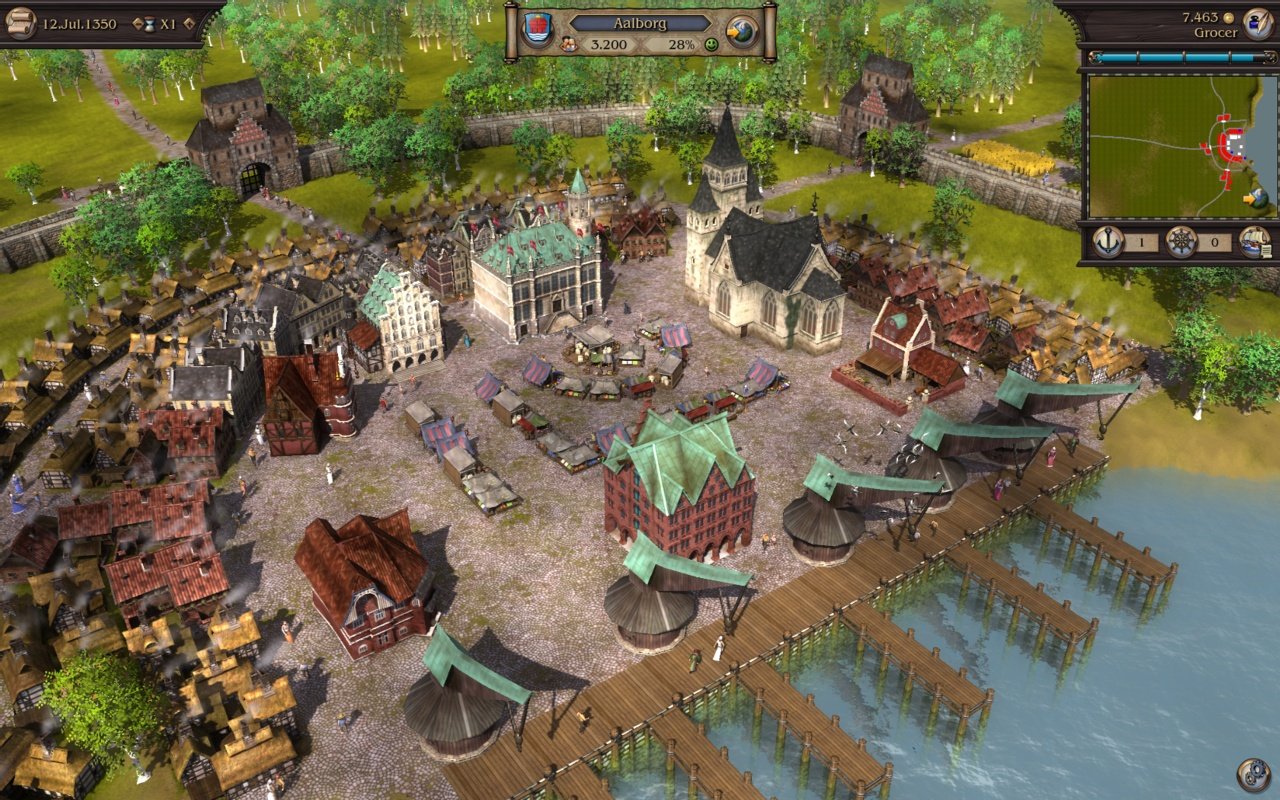Click the X1 speed indicator

(170, 23)
